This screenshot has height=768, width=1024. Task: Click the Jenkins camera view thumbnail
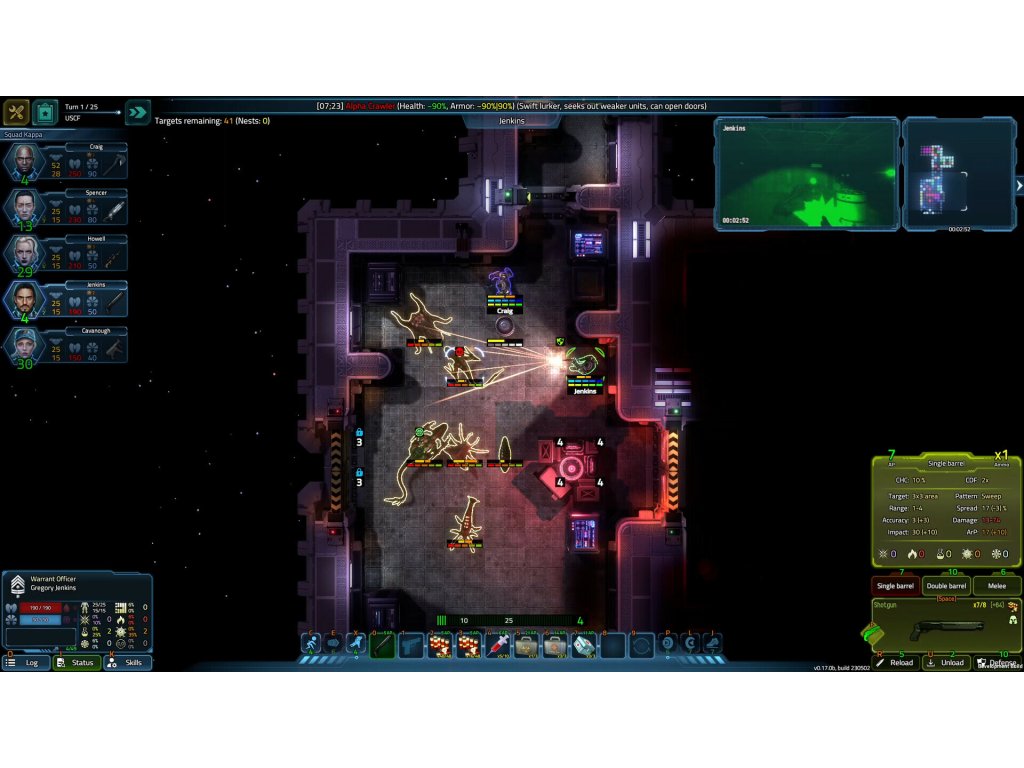(805, 174)
